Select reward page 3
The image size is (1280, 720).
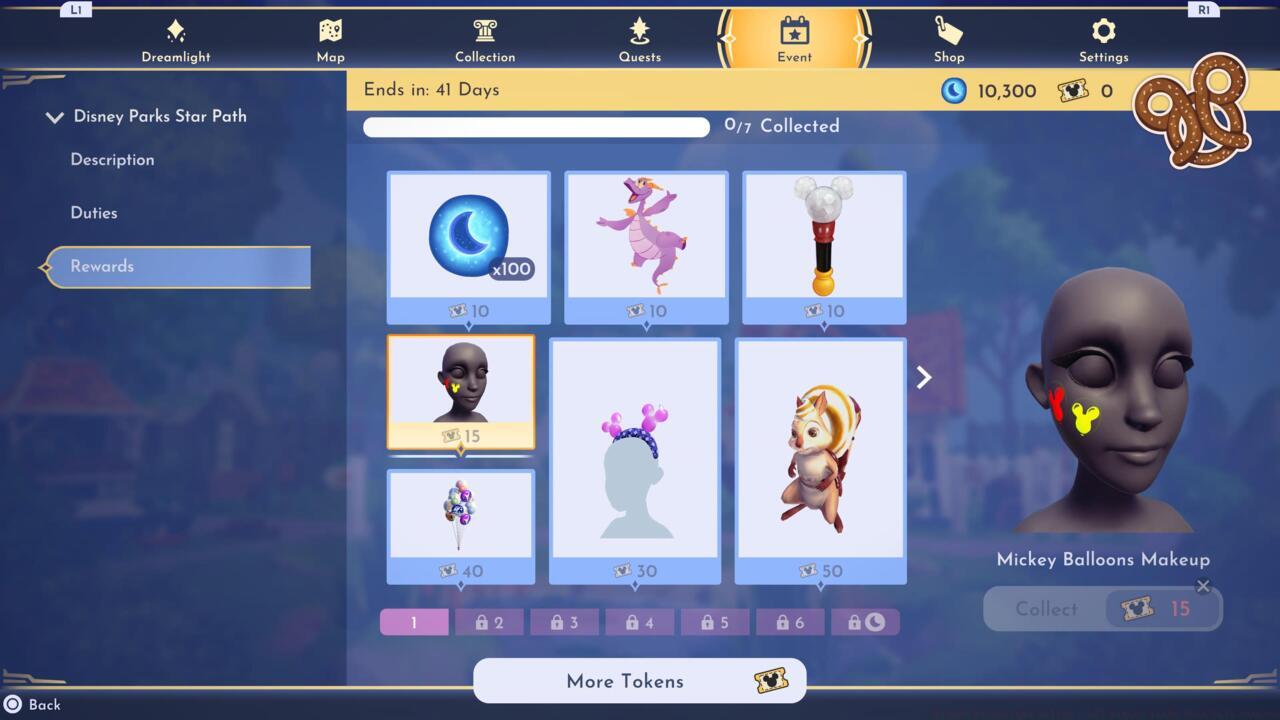point(564,621)
